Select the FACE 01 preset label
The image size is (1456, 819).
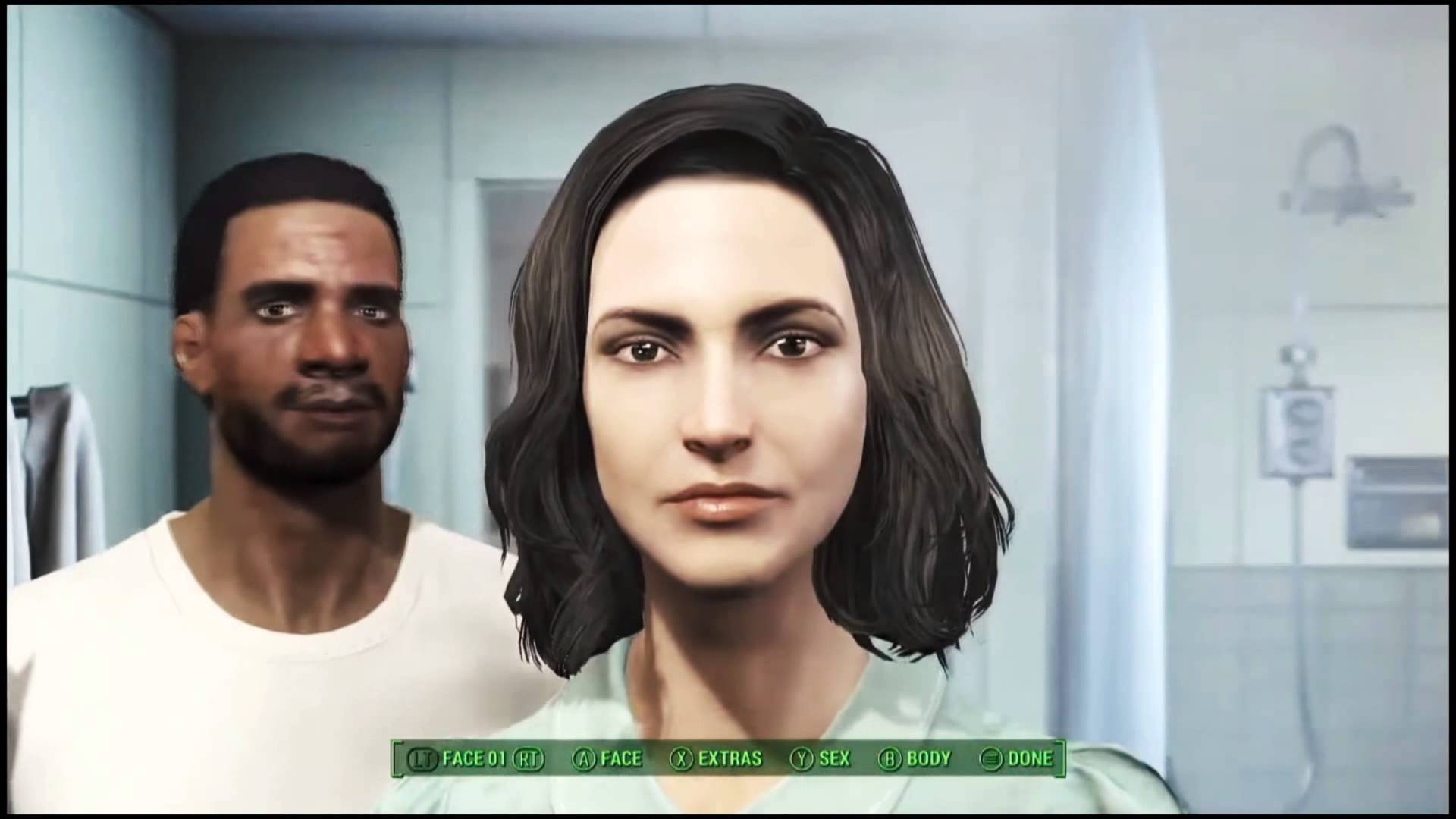coord(474,758)
